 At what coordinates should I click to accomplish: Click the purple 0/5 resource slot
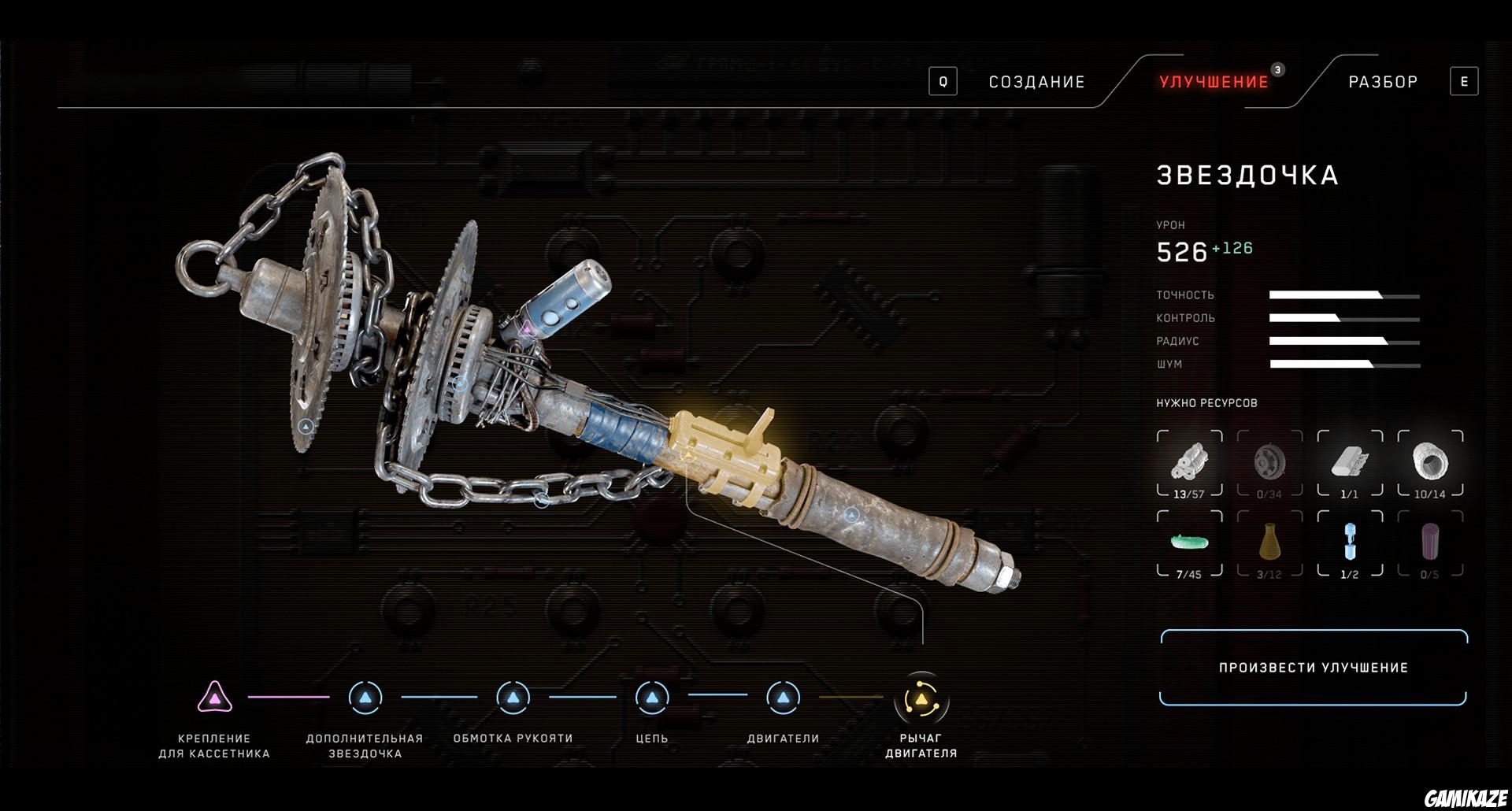(1430, 543)
